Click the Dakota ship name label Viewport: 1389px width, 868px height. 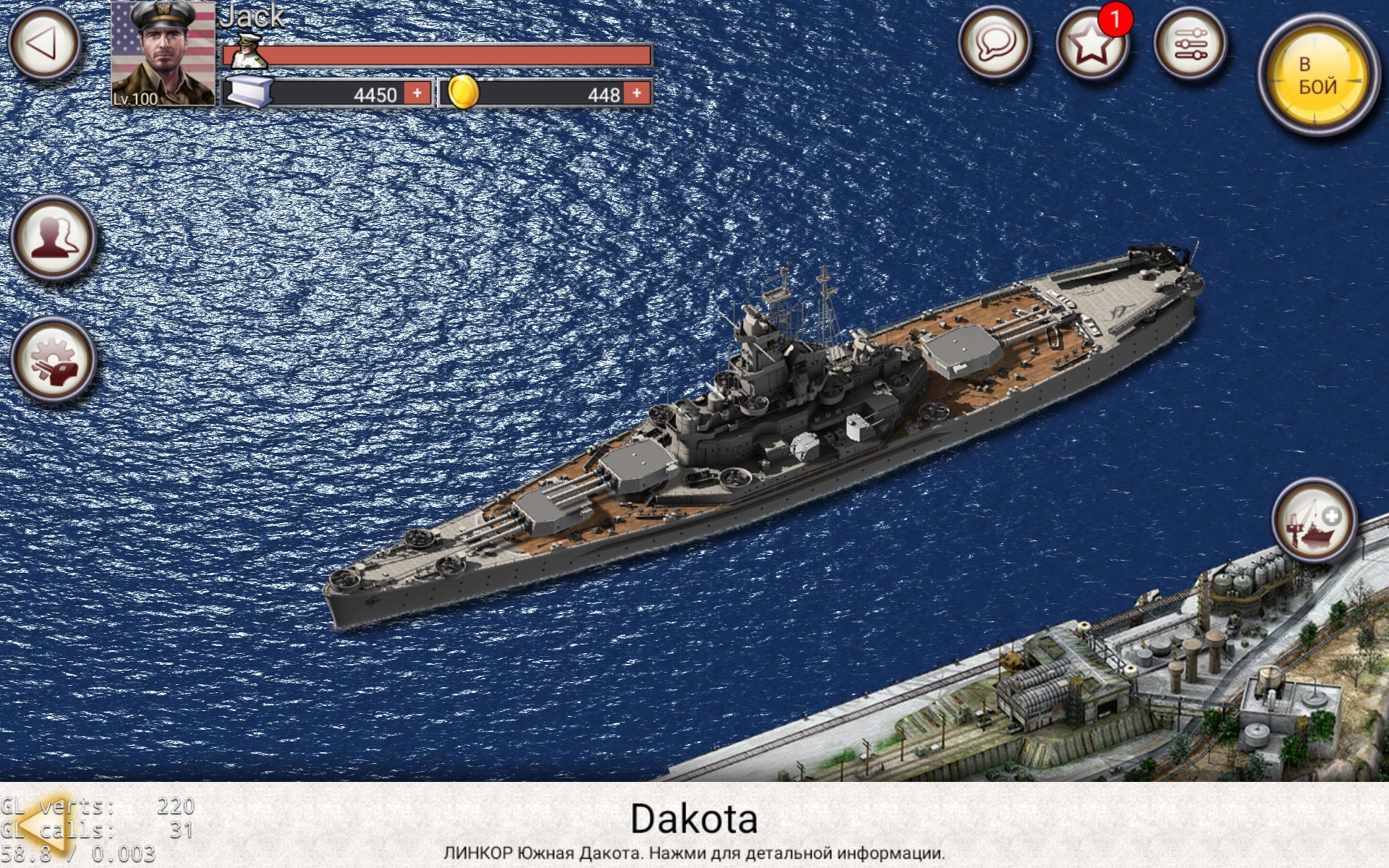click(x=694, y=818)
